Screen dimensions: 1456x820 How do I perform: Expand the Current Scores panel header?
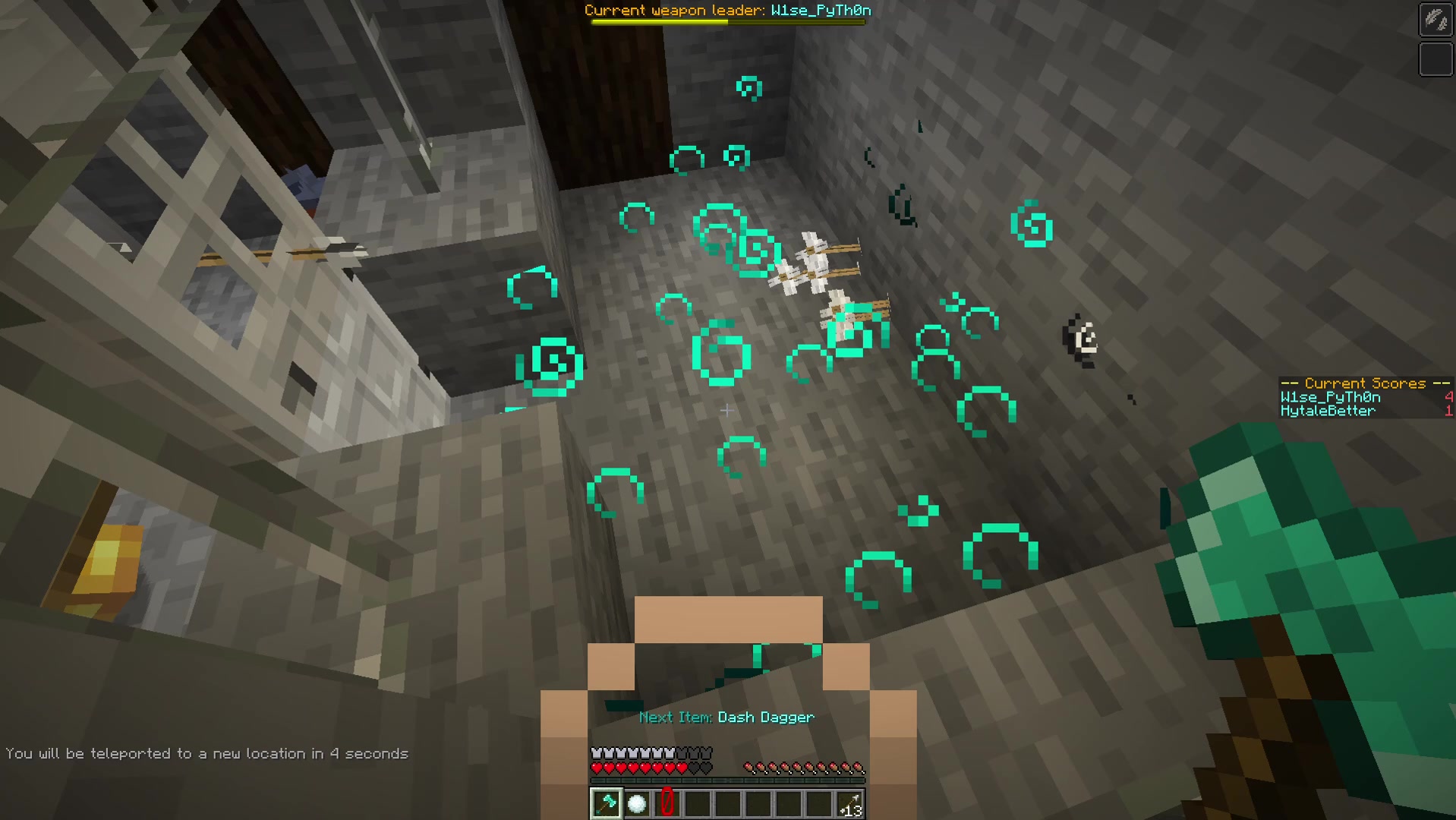coord(1364,383)
